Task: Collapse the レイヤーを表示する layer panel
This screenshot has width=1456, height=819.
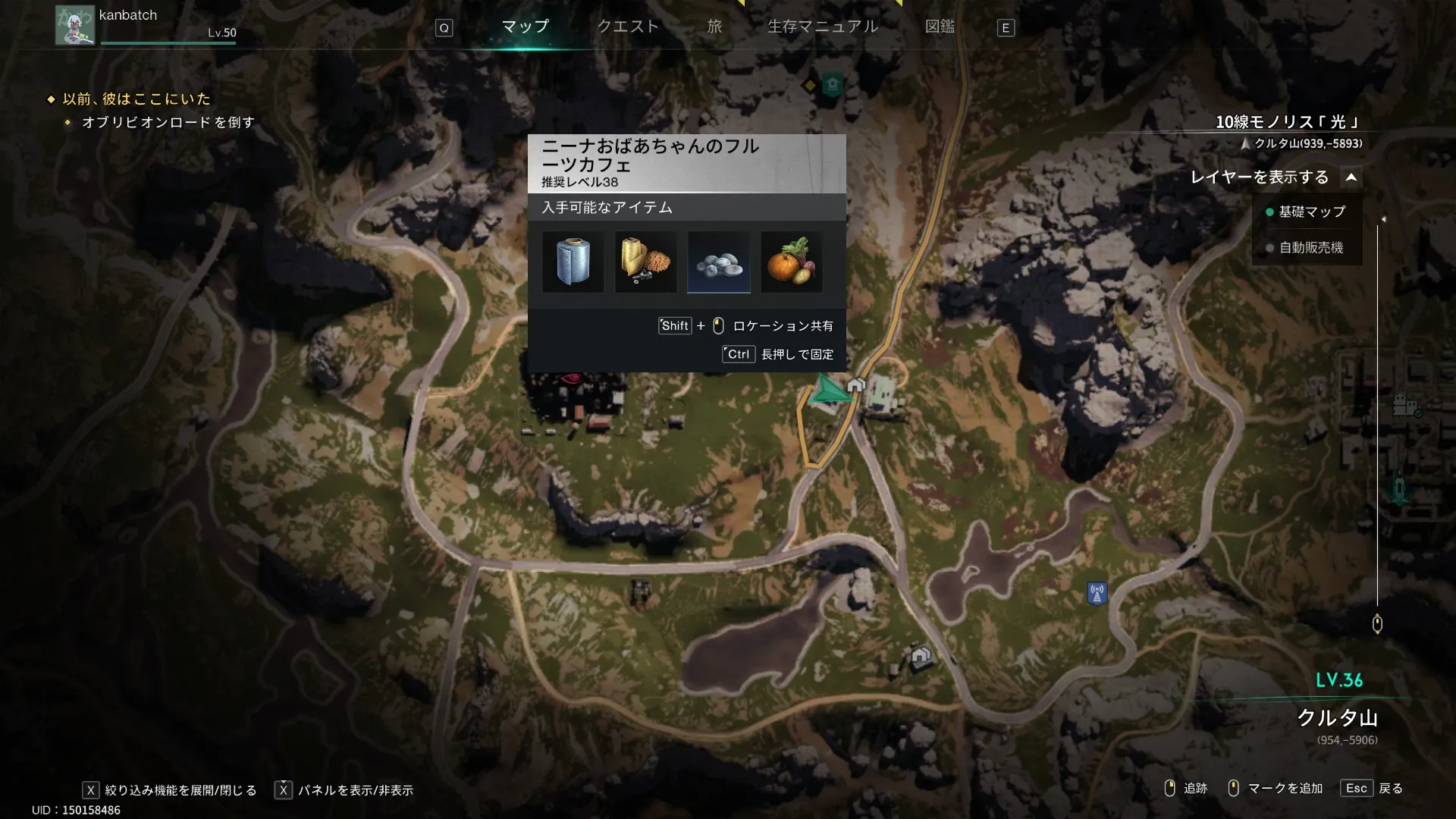Action: pyautogui.click(x=1351, y=177)
